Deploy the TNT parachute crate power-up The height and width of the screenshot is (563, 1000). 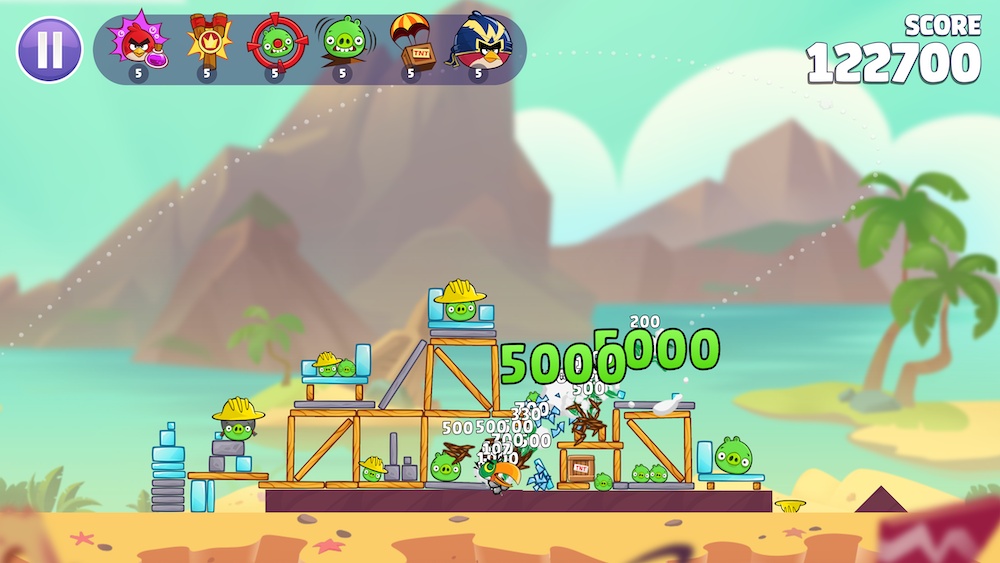pyautogui.click(x=410, y=42)
